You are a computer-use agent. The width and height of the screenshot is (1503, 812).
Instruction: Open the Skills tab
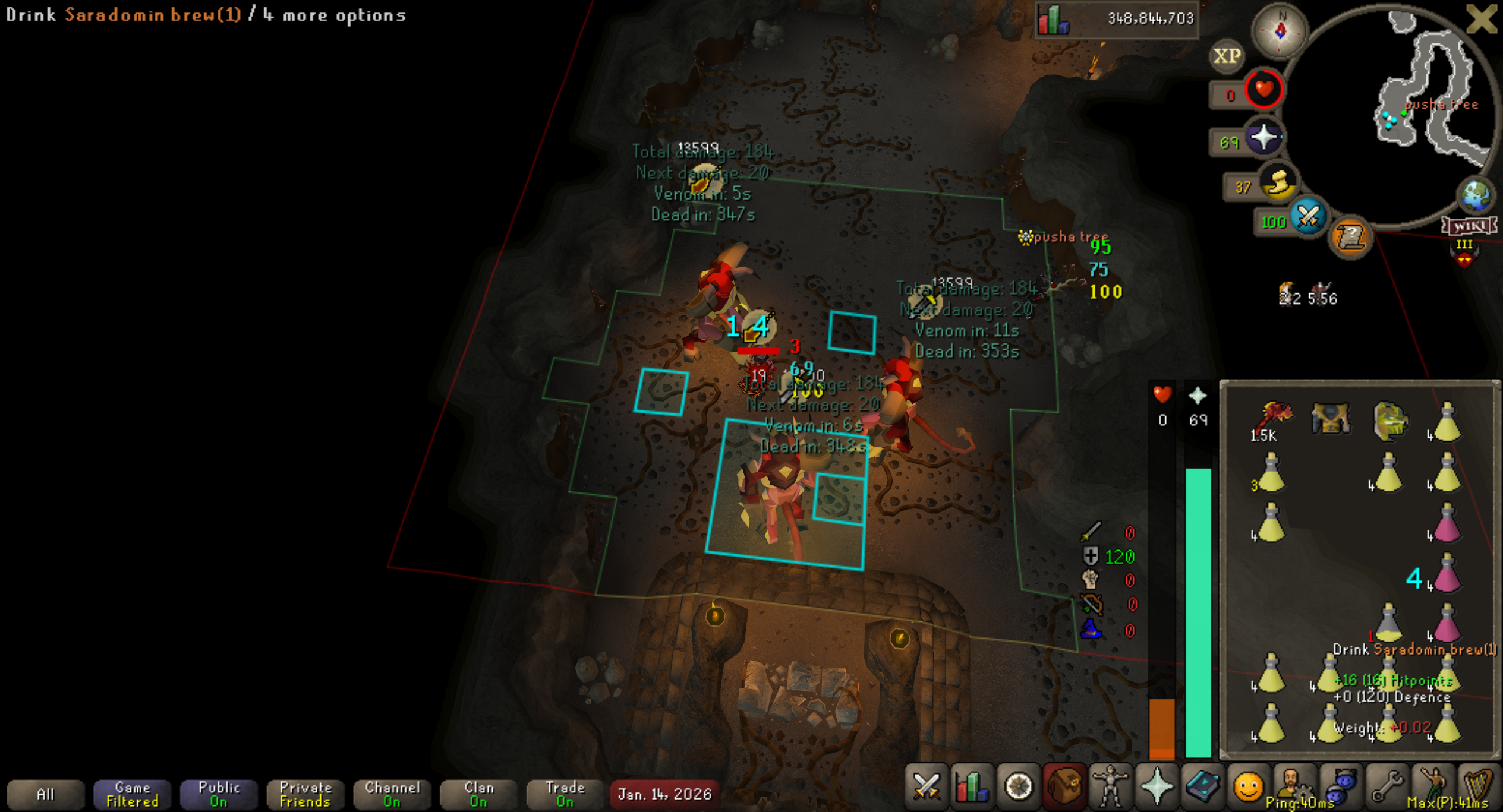pos(972,788)
